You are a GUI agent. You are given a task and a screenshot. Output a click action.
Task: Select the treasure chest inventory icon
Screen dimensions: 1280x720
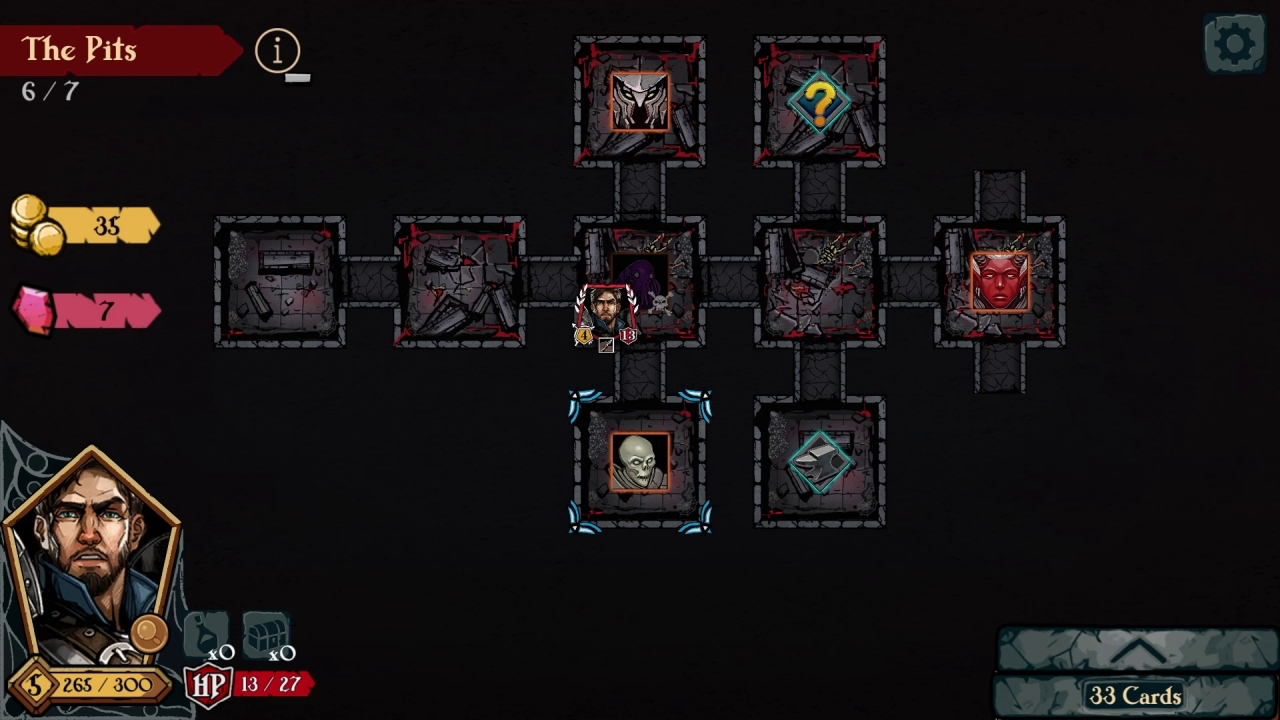[265, 633]
